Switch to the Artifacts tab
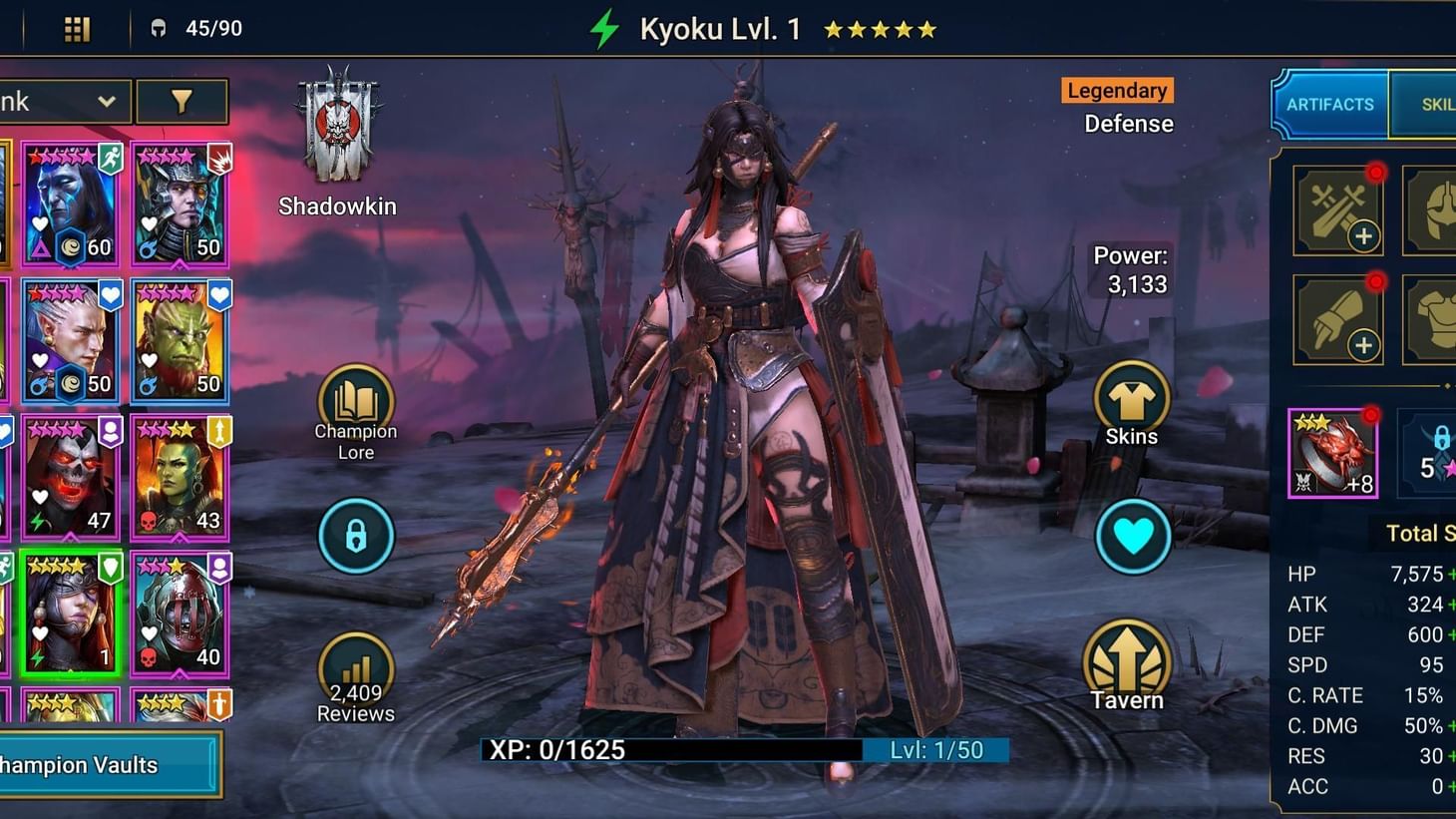Image resolution: width=1456 pixels, height=819 pixels. (x=1328, y=104)
